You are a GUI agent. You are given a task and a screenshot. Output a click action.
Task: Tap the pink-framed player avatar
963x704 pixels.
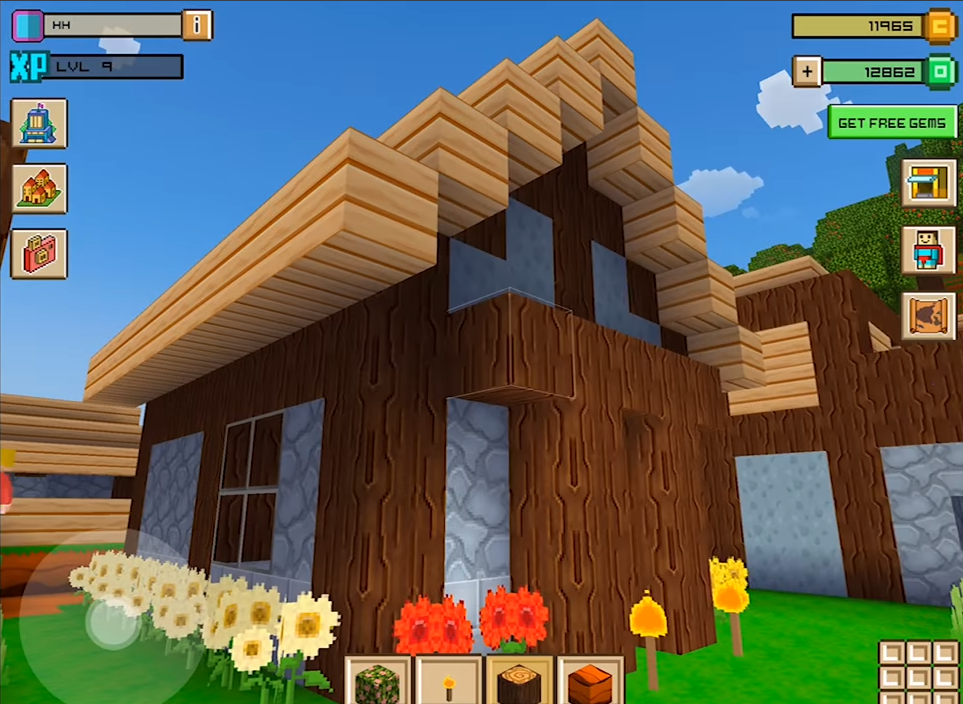[27, 25]
